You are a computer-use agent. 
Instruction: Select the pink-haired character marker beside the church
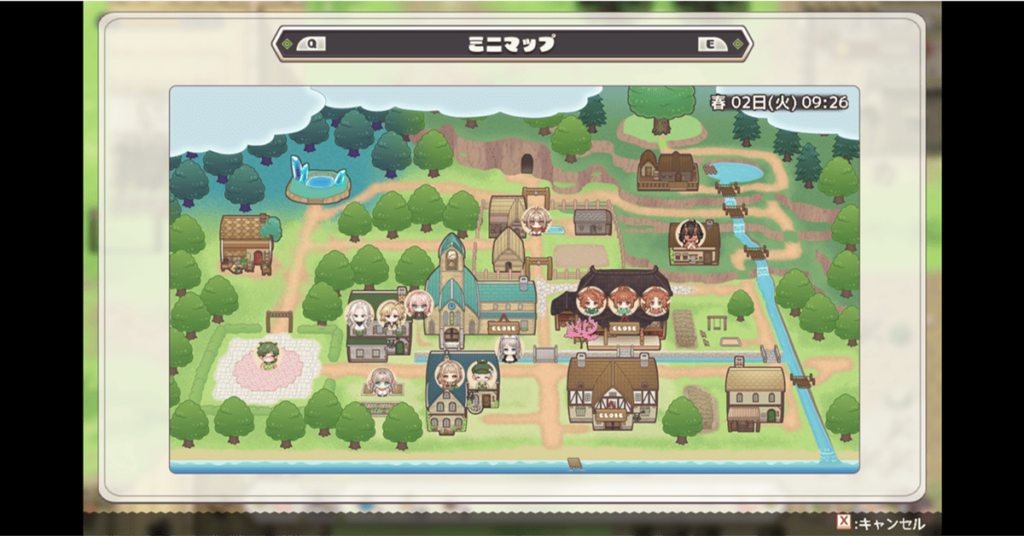coord(418,304)
